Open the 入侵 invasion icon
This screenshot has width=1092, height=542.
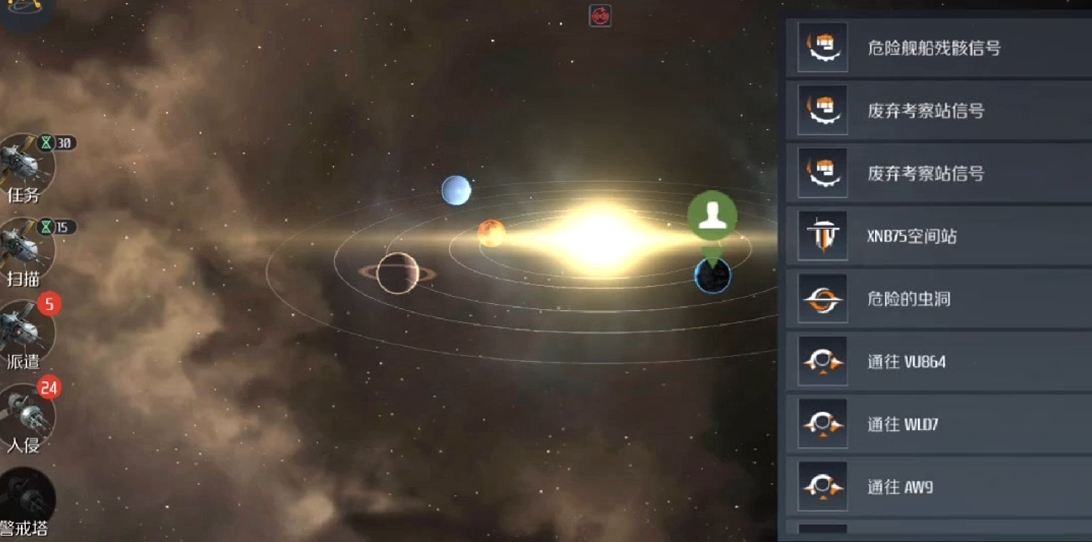(x=24, y=415)
